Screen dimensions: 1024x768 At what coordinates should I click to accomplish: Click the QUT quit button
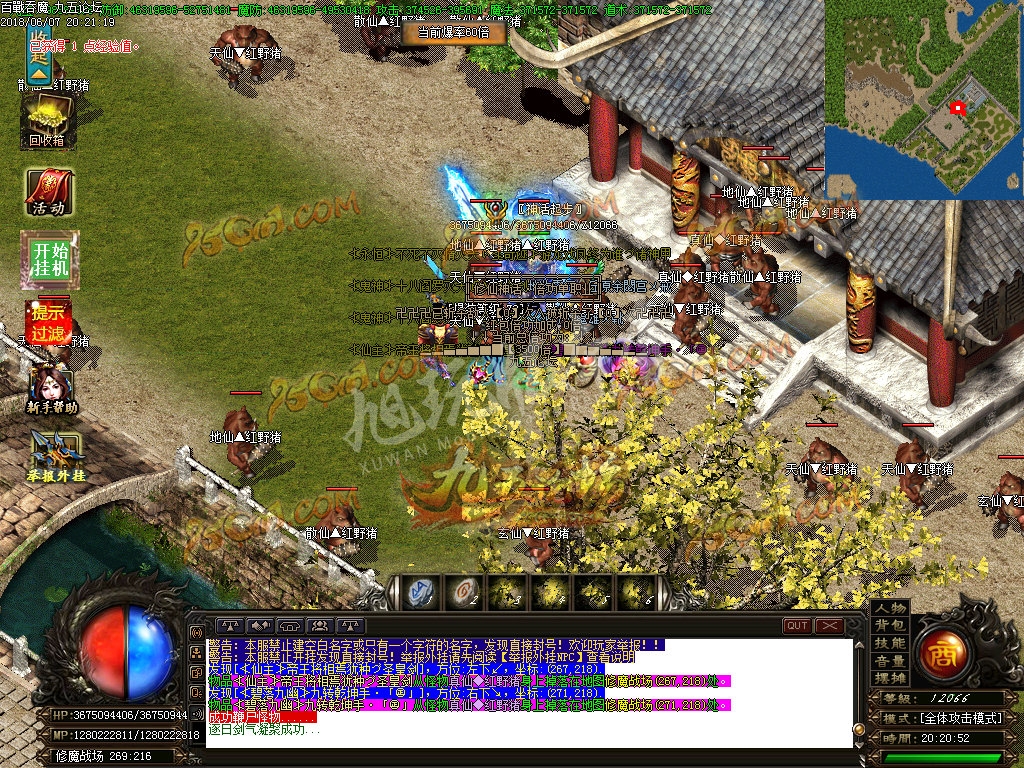tap(797, 626)
